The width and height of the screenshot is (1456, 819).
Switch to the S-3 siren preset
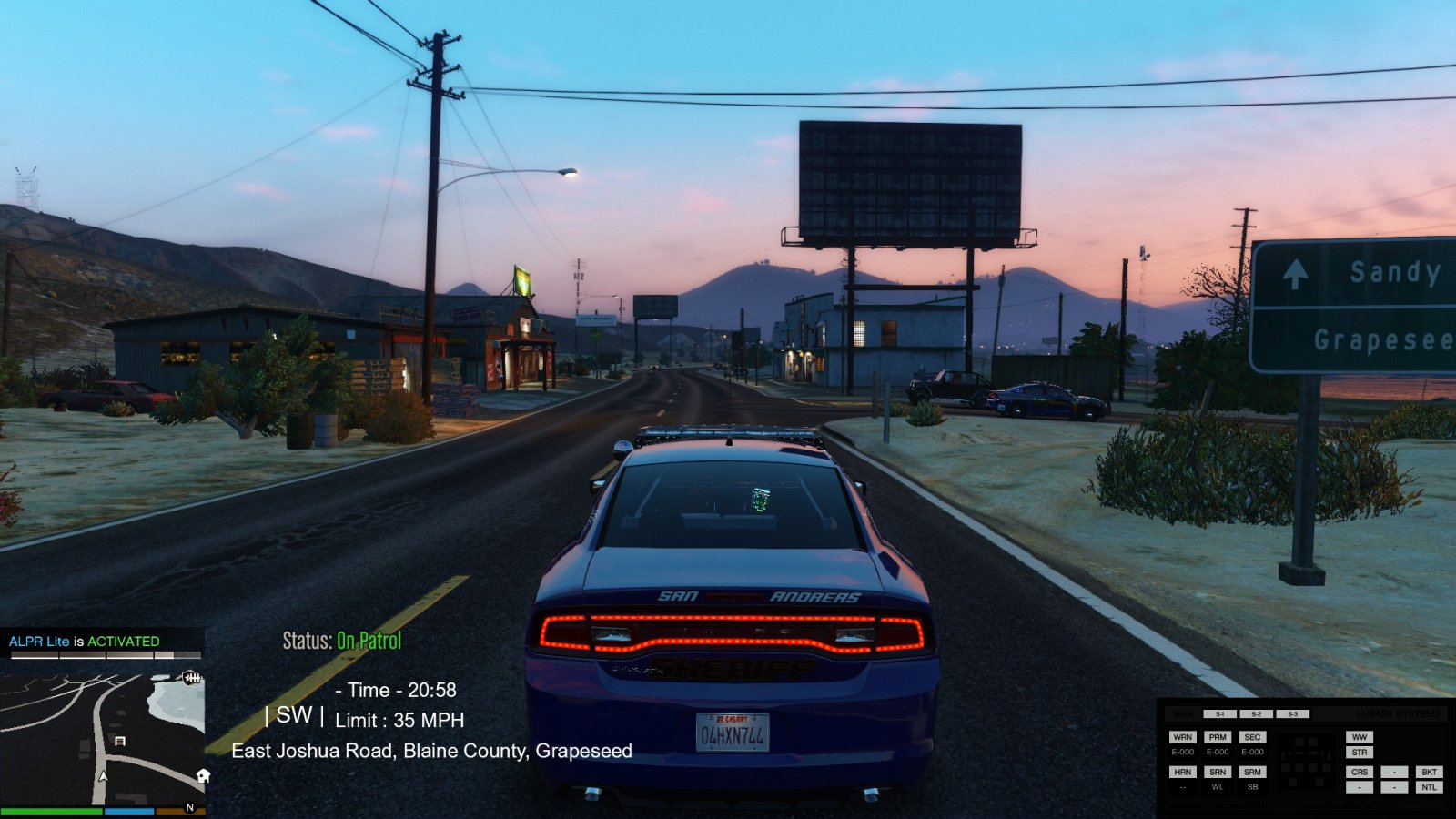[1292, 714]
